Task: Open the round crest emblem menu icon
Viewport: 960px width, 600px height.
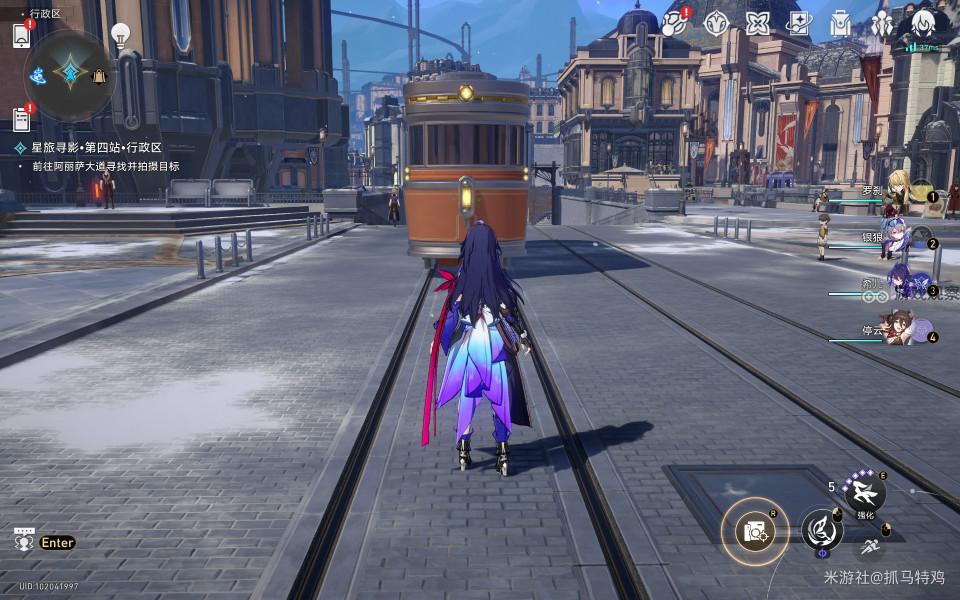Action: pos(716,23)
